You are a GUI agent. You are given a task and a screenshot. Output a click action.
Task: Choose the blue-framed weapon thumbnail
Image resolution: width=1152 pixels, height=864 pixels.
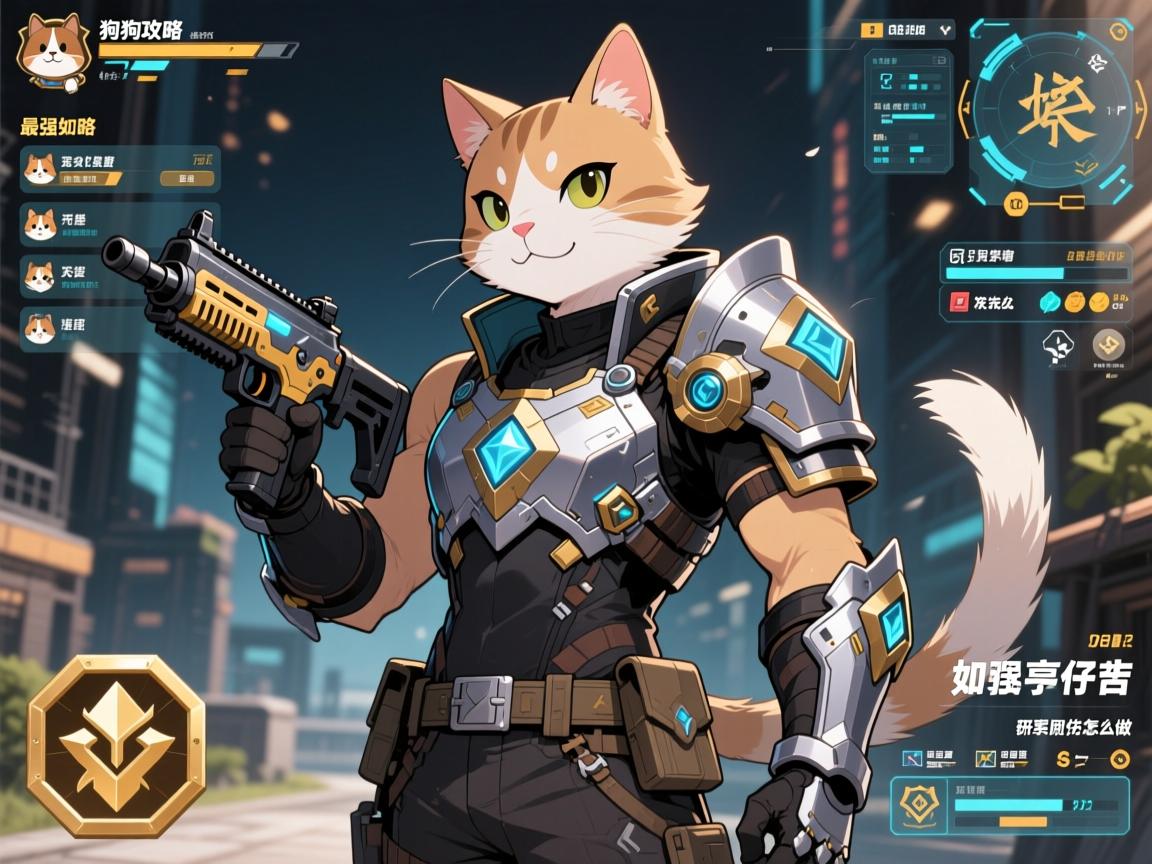click(911, 758)
